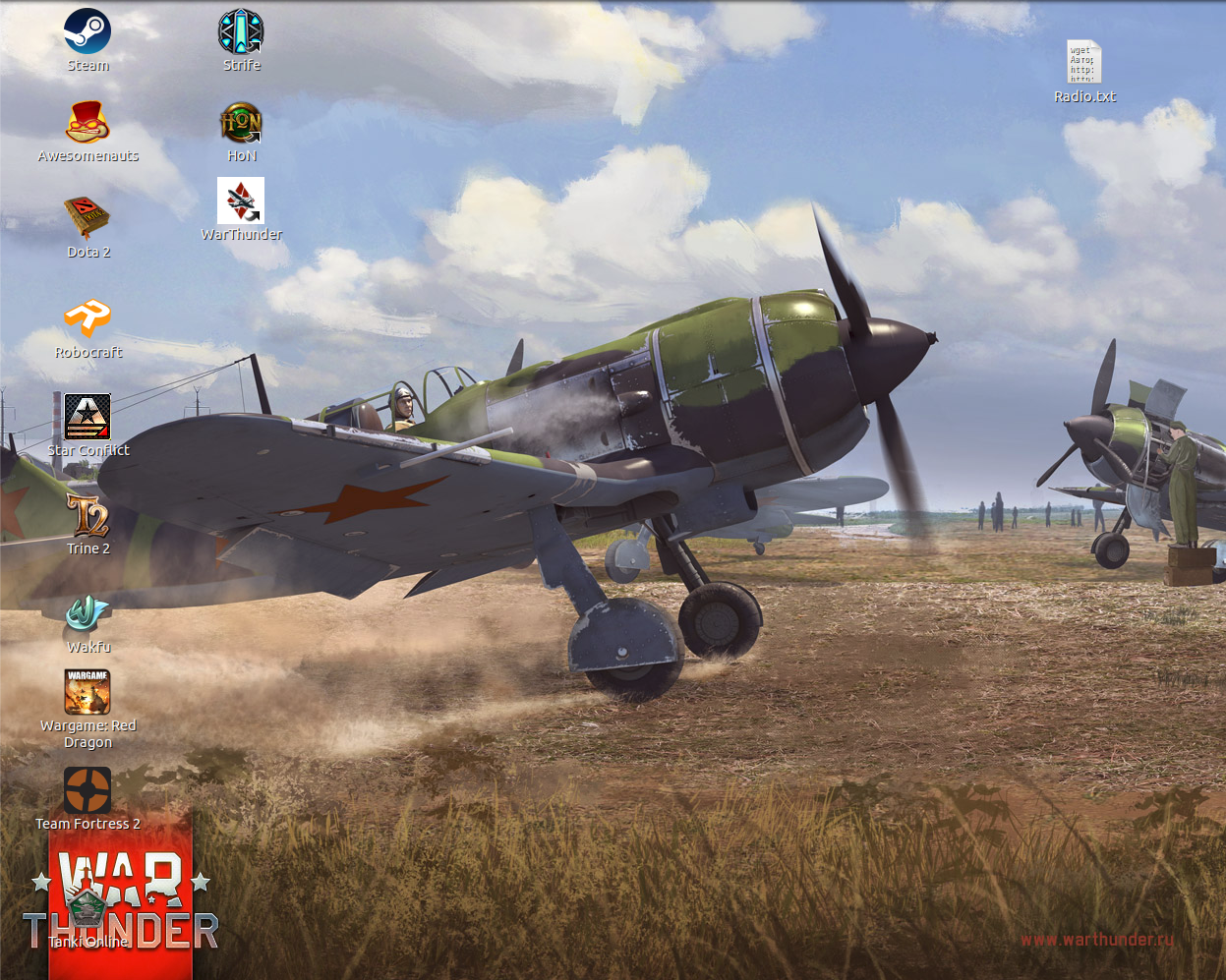
Task: Click the WarThunder launcher icon
Action: (x=241, y=202)
